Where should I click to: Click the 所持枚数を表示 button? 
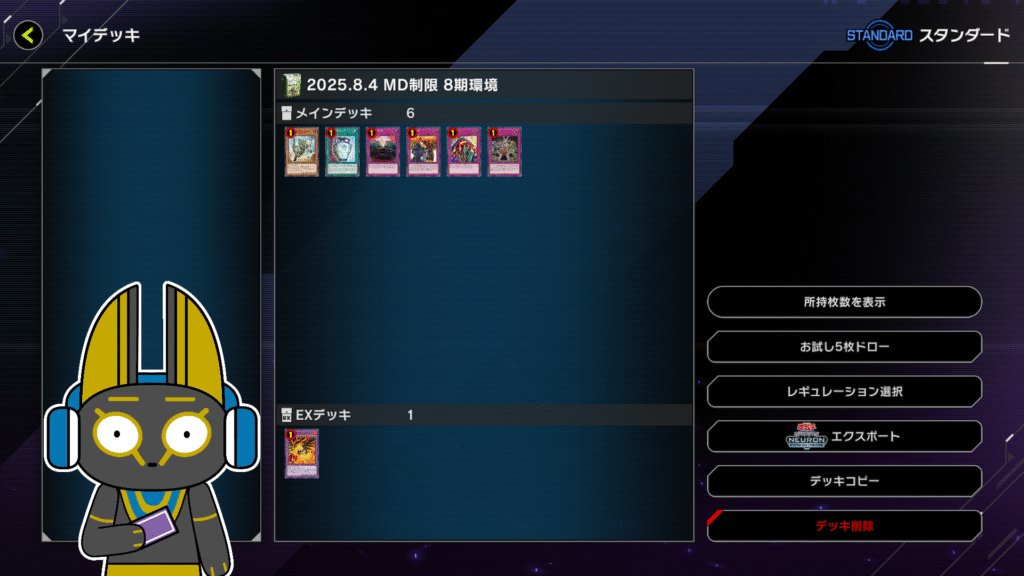coord(844,302)
